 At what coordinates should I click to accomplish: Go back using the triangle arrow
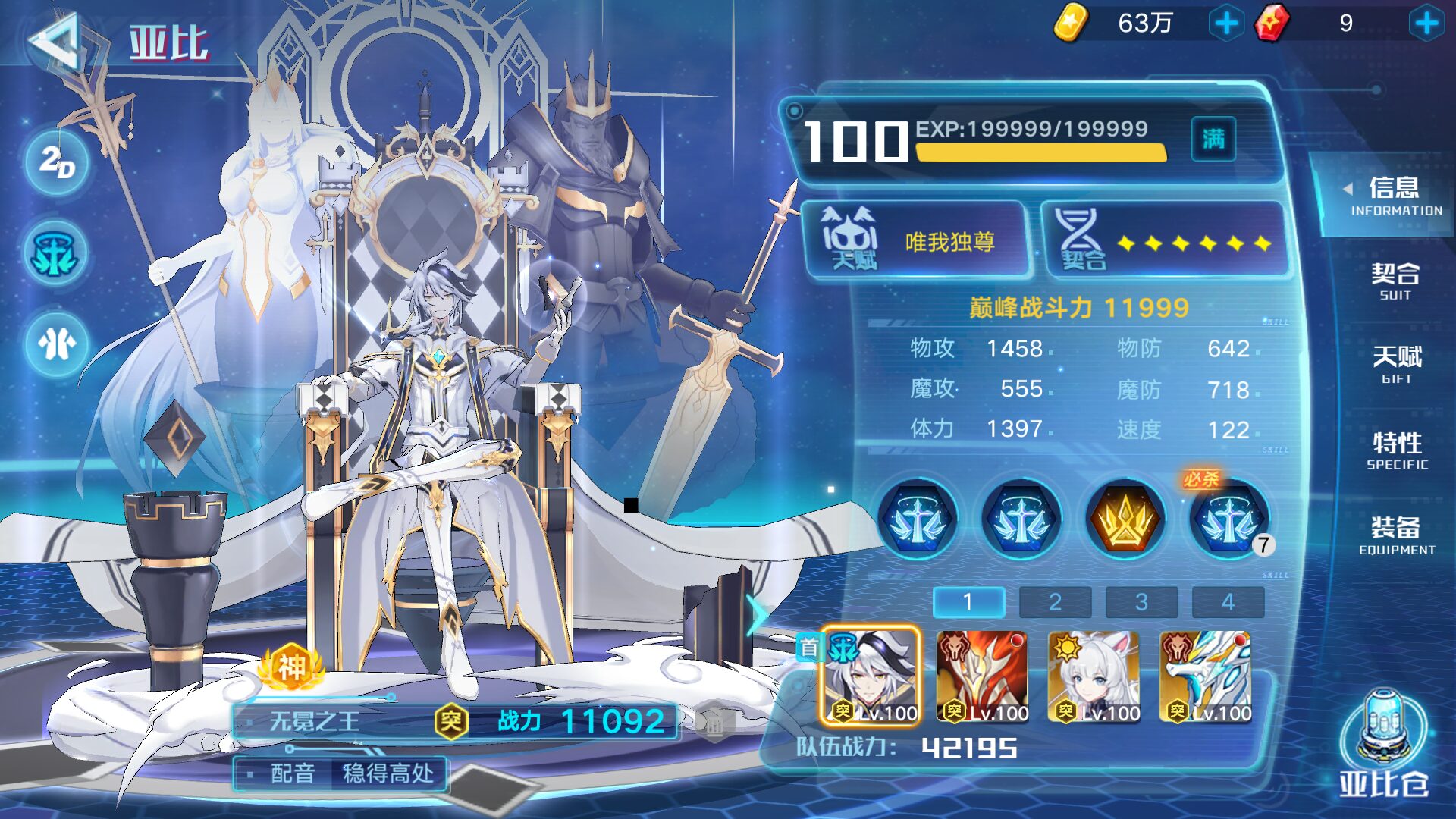pyautogui.click(x=55, y=42)
